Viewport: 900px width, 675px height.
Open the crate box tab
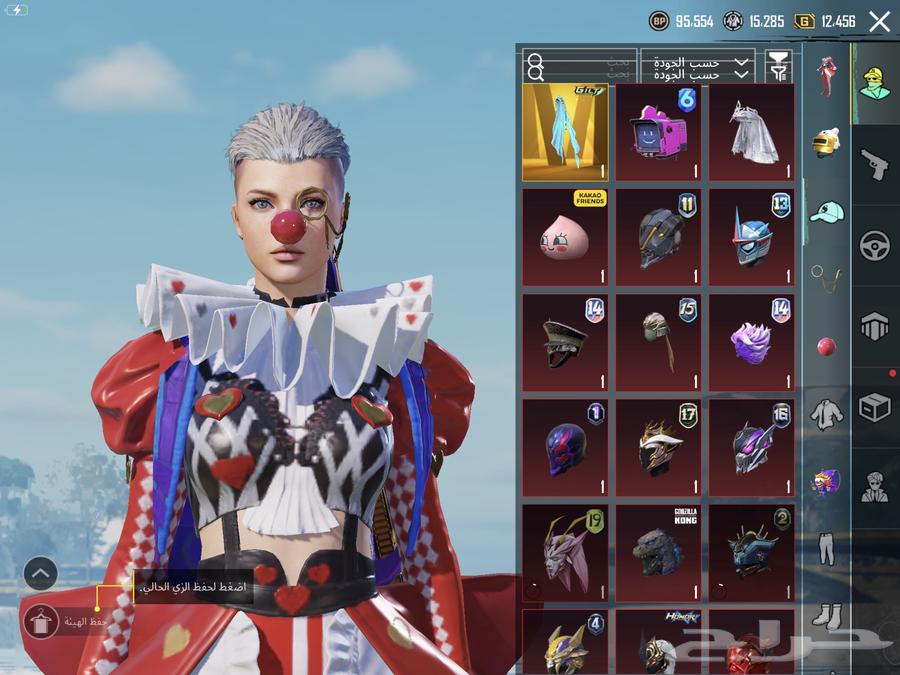(x=875, y=407)
